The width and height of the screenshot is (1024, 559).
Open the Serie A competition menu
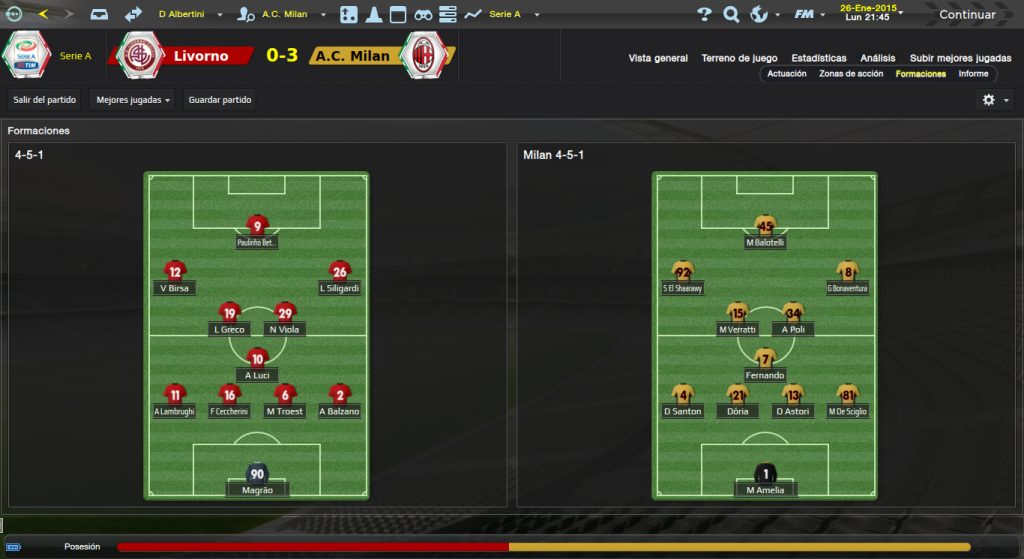510,15
